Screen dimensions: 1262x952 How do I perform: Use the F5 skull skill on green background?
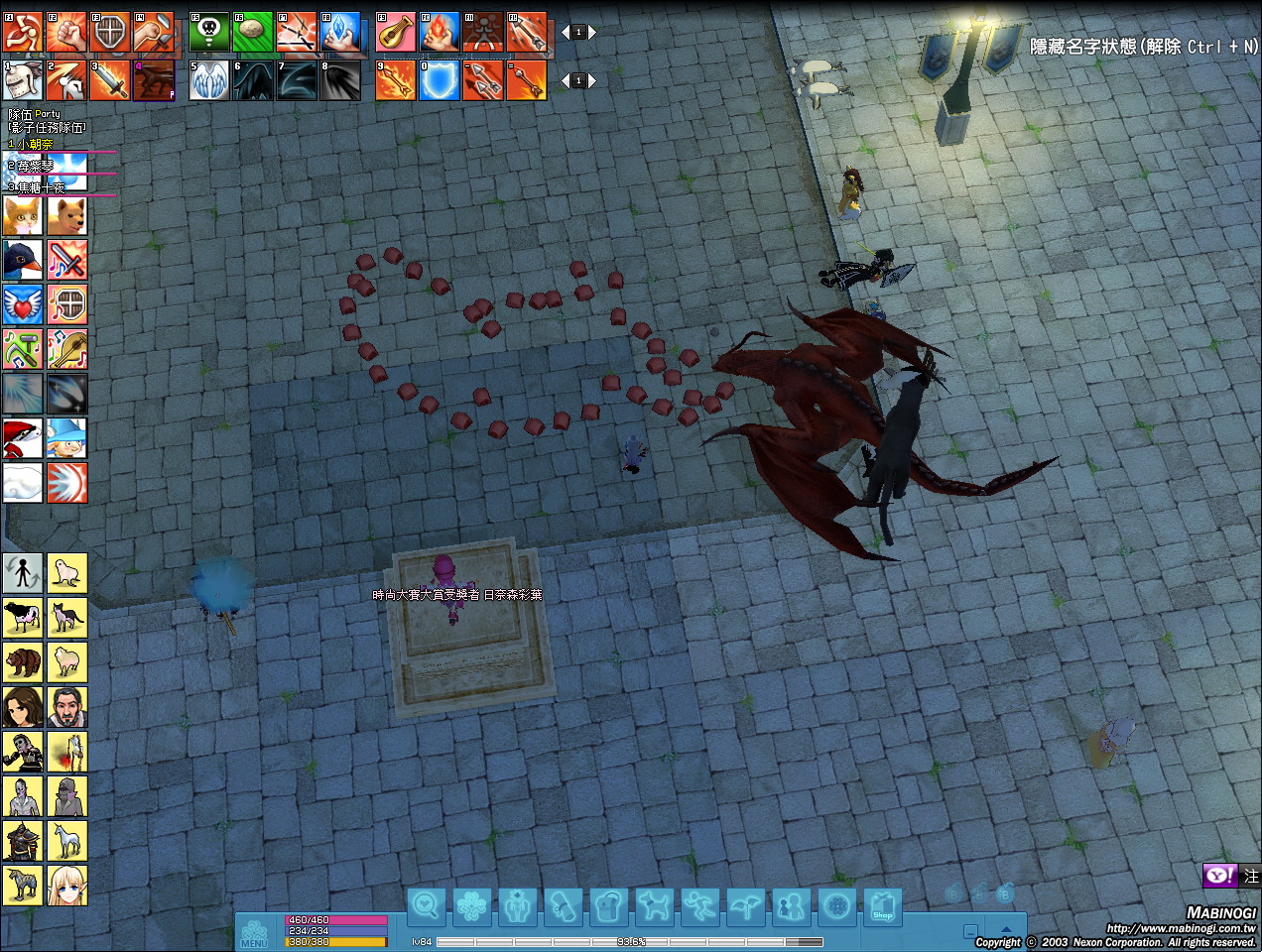click(209, 33)
